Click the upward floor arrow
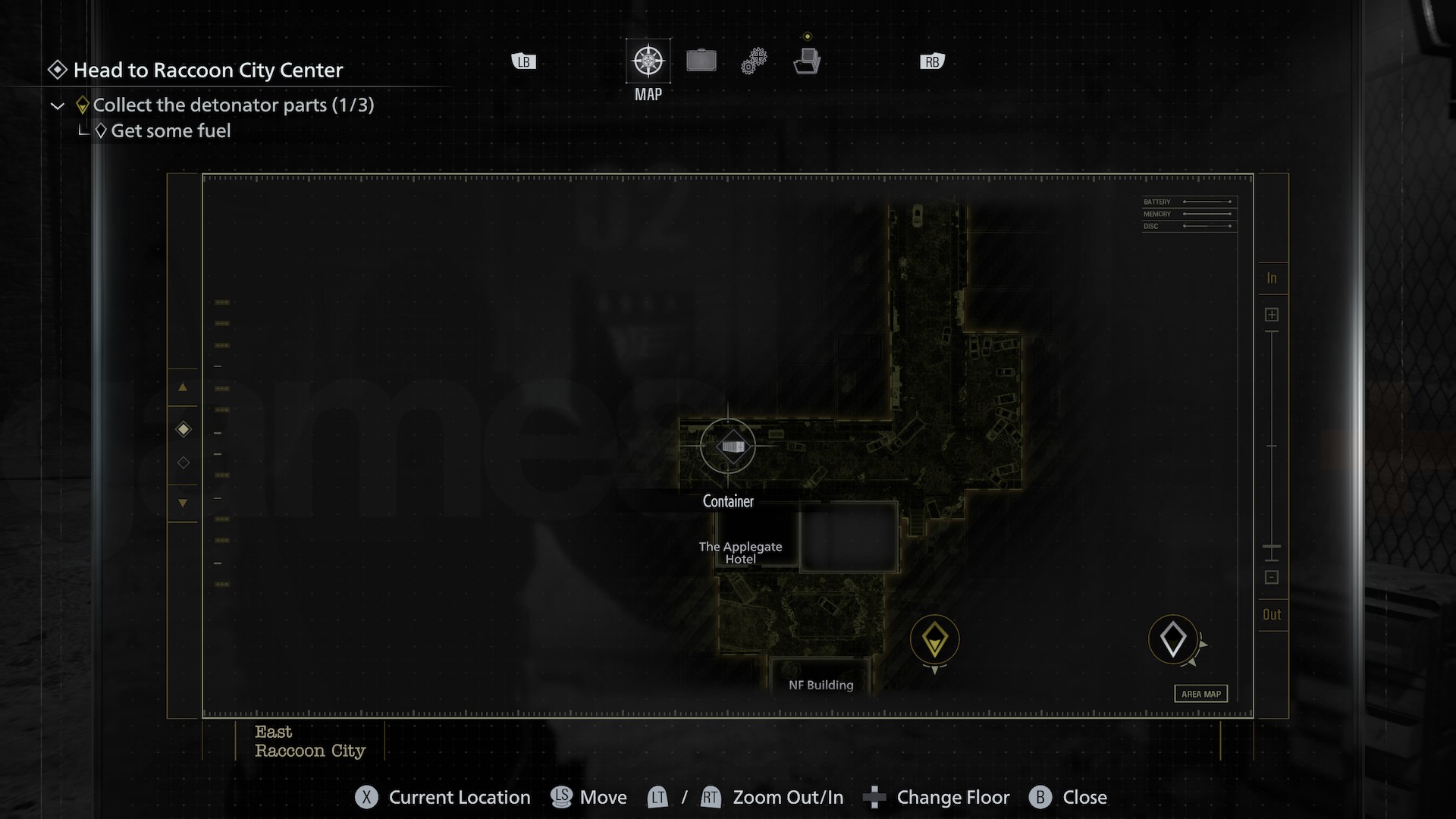1456x819 pixels. [x=183, y=388]
